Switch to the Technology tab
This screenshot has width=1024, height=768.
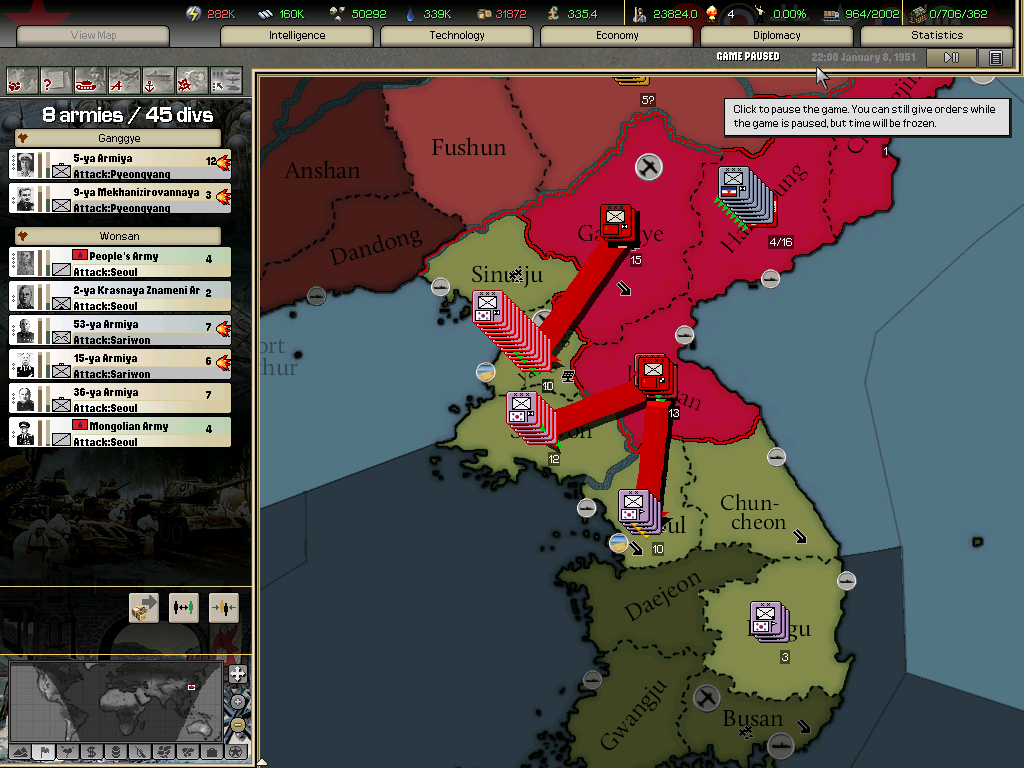tap(457, 35)
